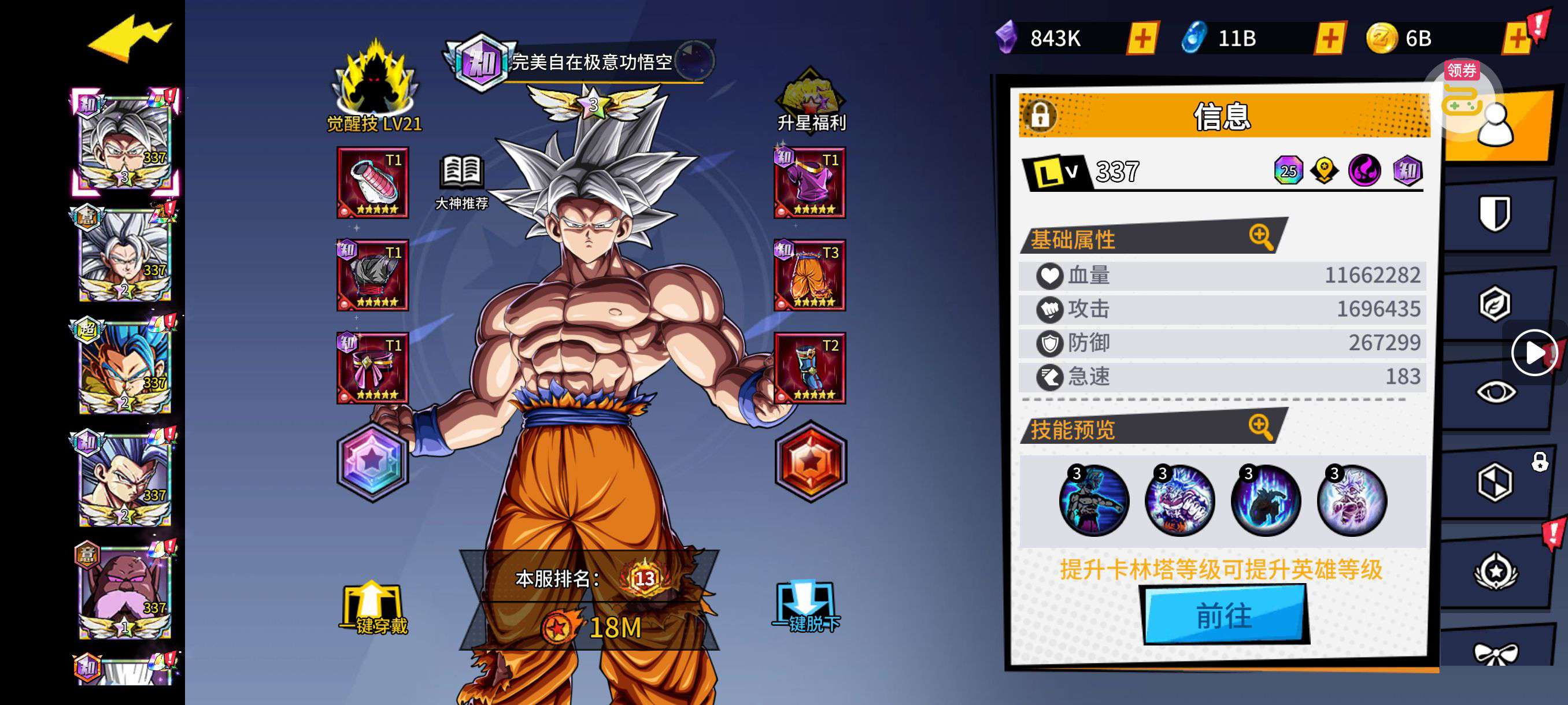This screenshot has height=705, width=1568.
Task: Click the blue 前往 button
Action: coord(1224,615)
